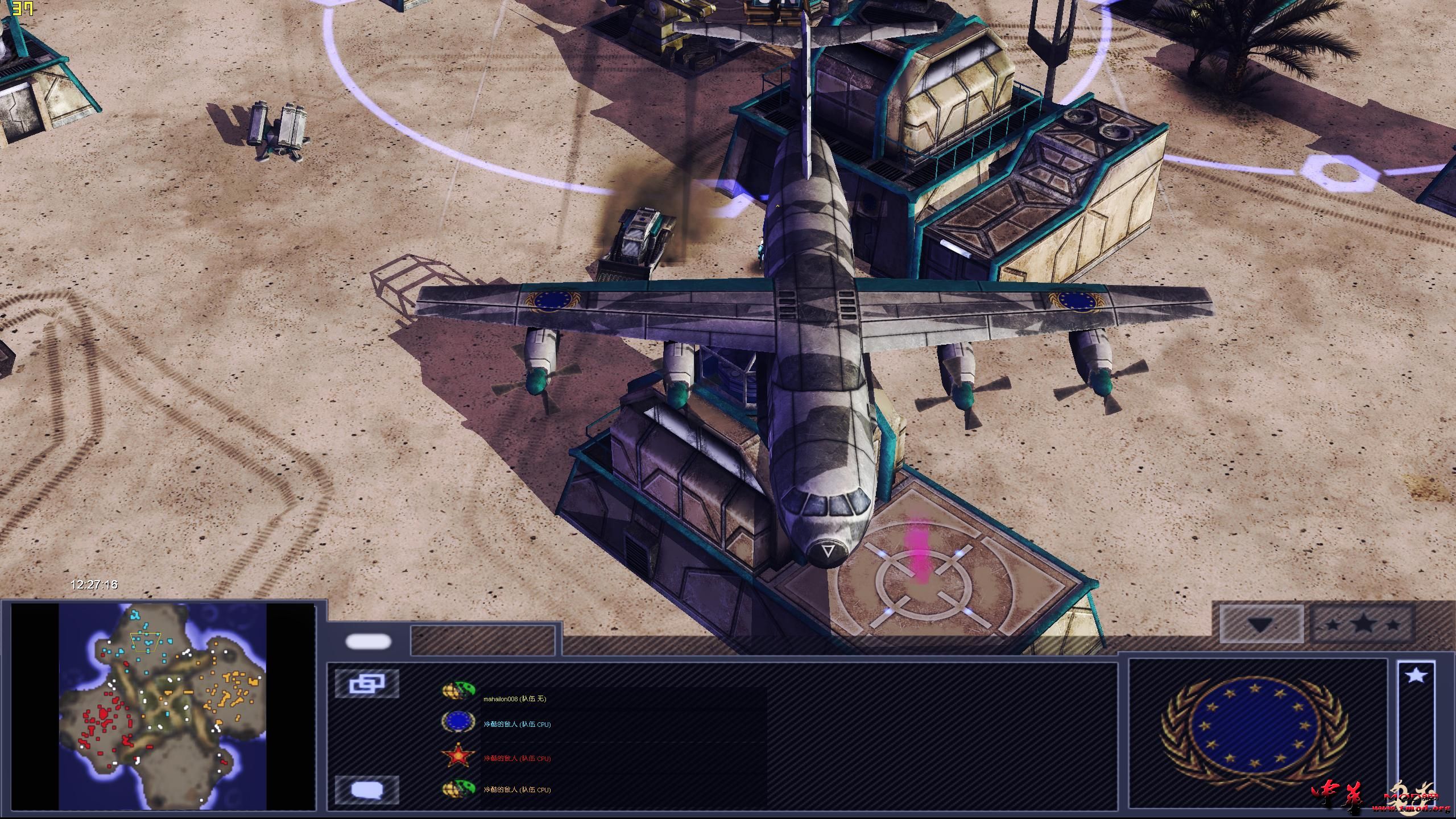Expand the blank tab strip above the player roster
This screenshot has height=819, width=1456.
[x=483, y=639]
